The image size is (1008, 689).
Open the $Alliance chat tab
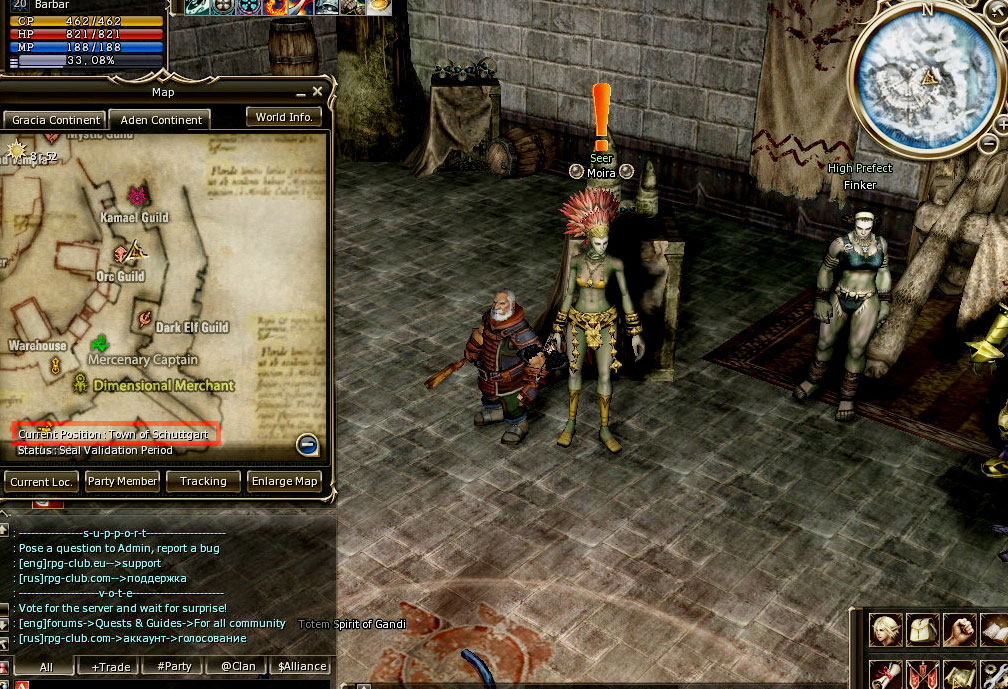click(302, 666)
